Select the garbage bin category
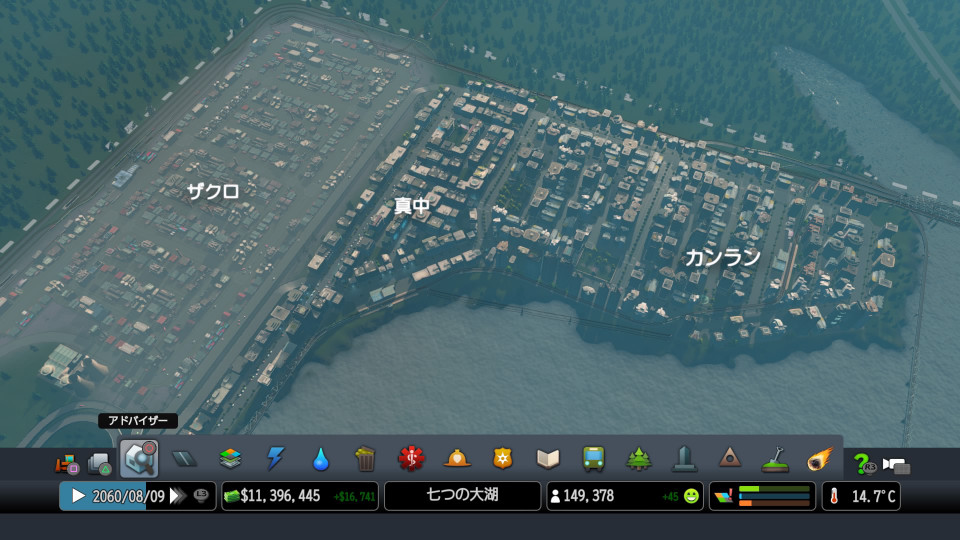960x540 pixels. 366,459
